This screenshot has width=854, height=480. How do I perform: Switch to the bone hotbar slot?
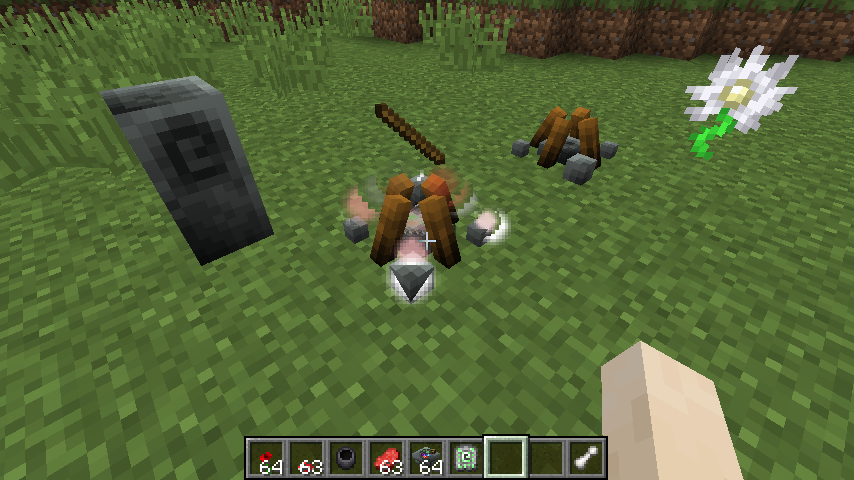(586, 458)
